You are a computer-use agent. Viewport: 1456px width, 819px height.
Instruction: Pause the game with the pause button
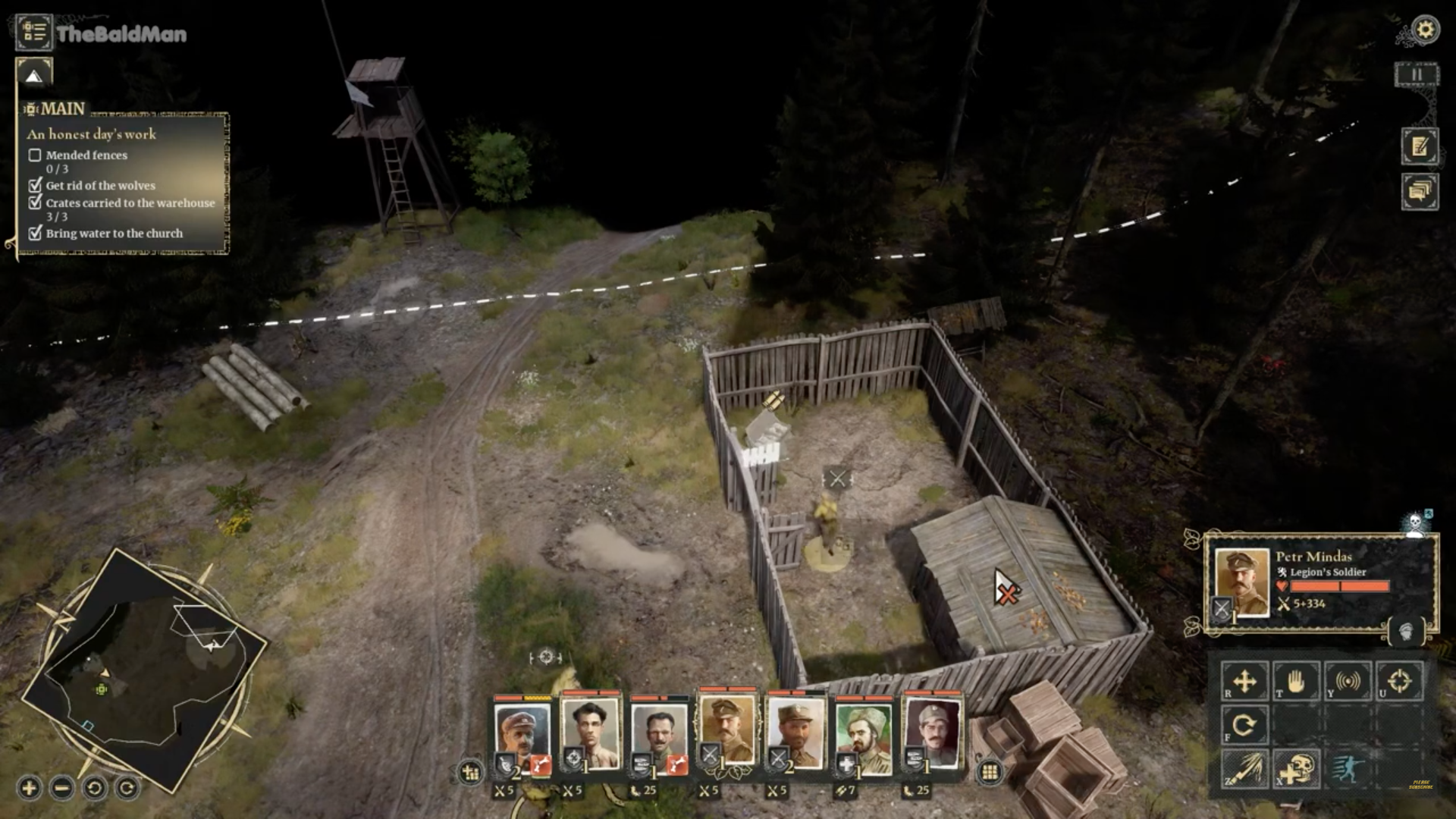point(1417,74)
